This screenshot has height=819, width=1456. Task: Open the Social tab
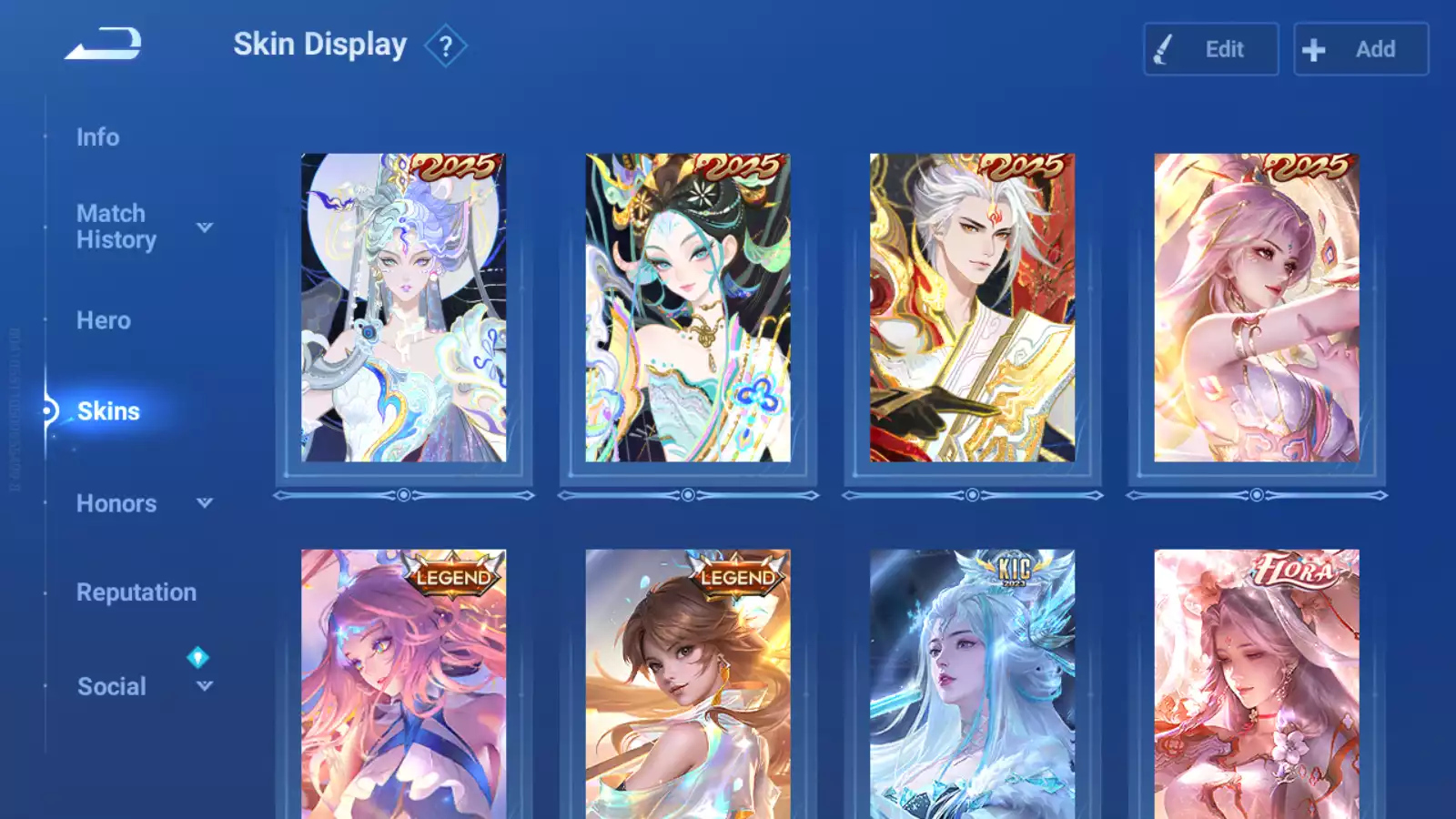(x=112, y=686)
